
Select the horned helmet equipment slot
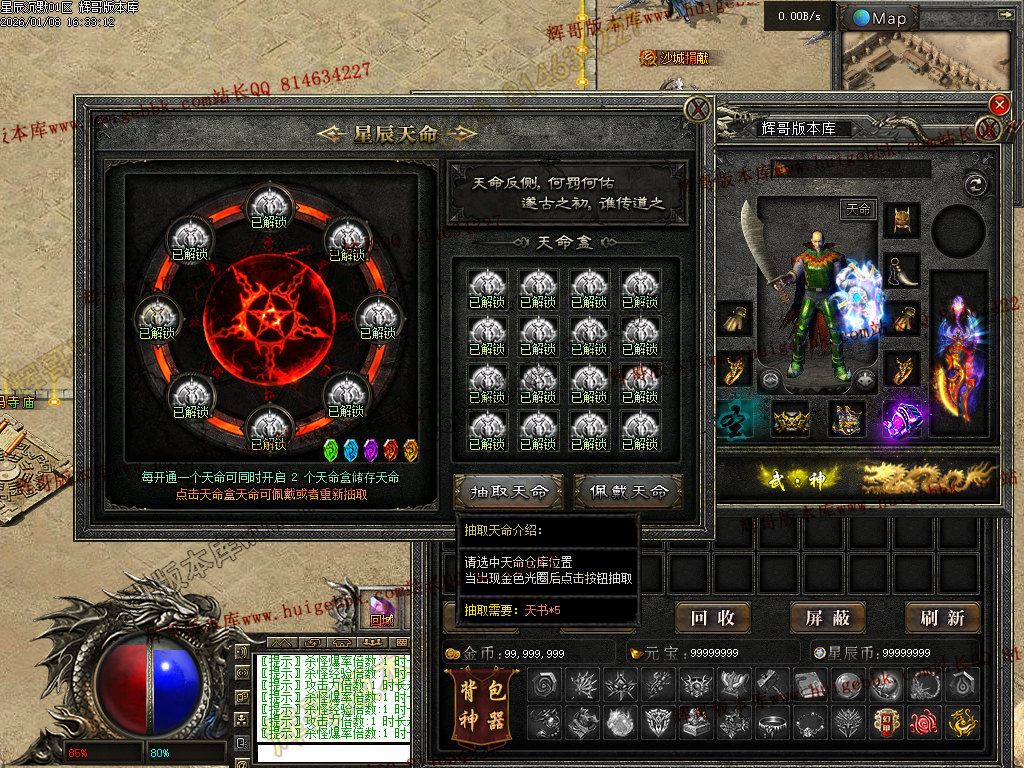[901, 220]
